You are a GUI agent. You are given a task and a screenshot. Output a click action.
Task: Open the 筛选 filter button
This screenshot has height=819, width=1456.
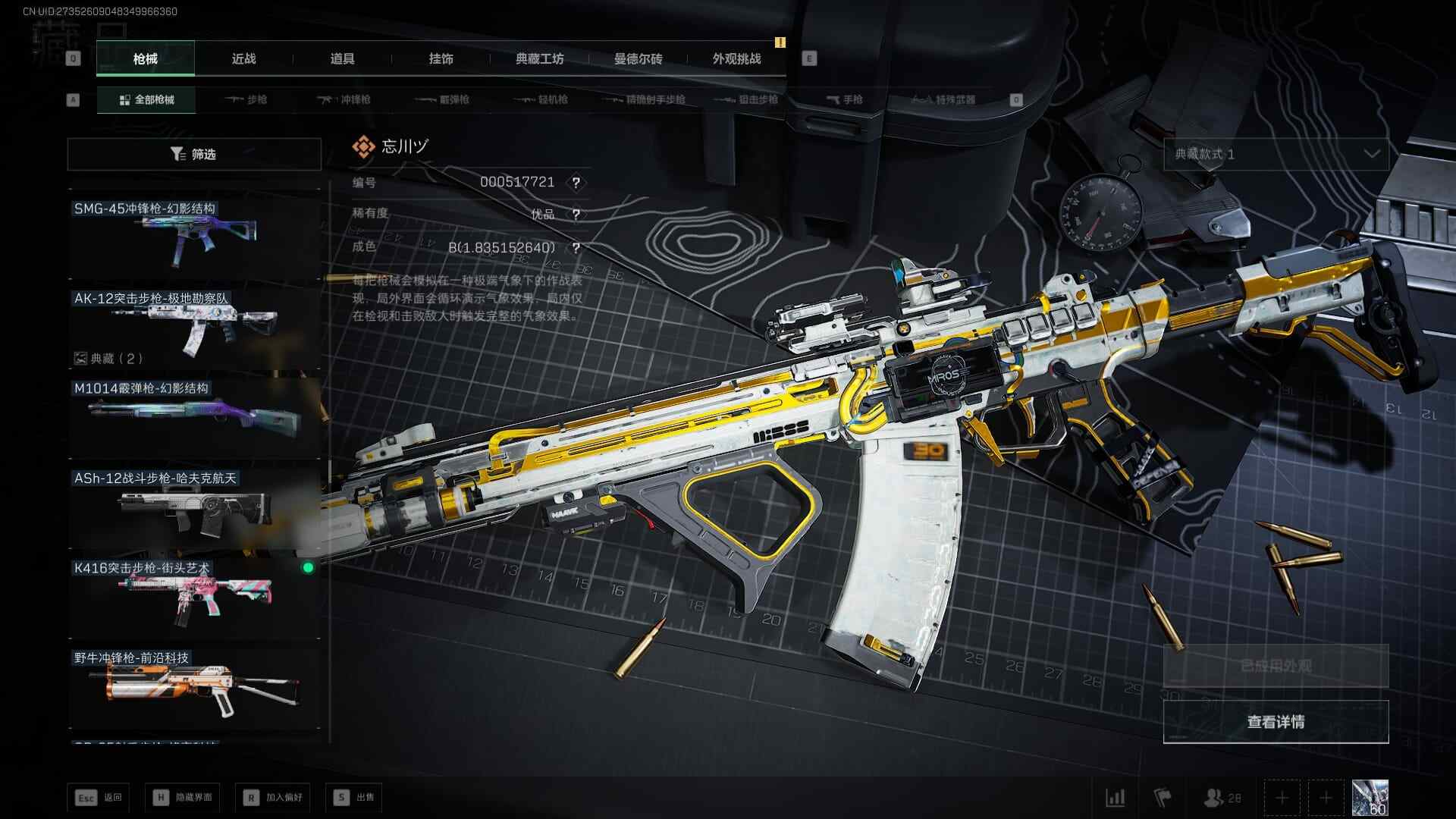(x=194, y=154)
